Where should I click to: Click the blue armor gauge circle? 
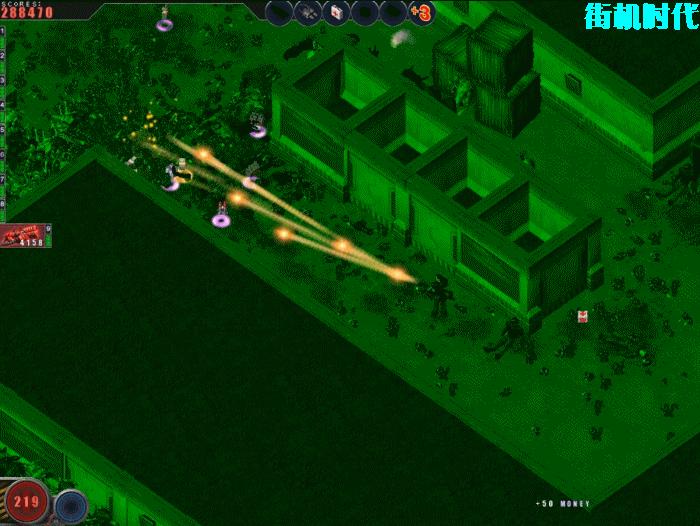(70, 506)
